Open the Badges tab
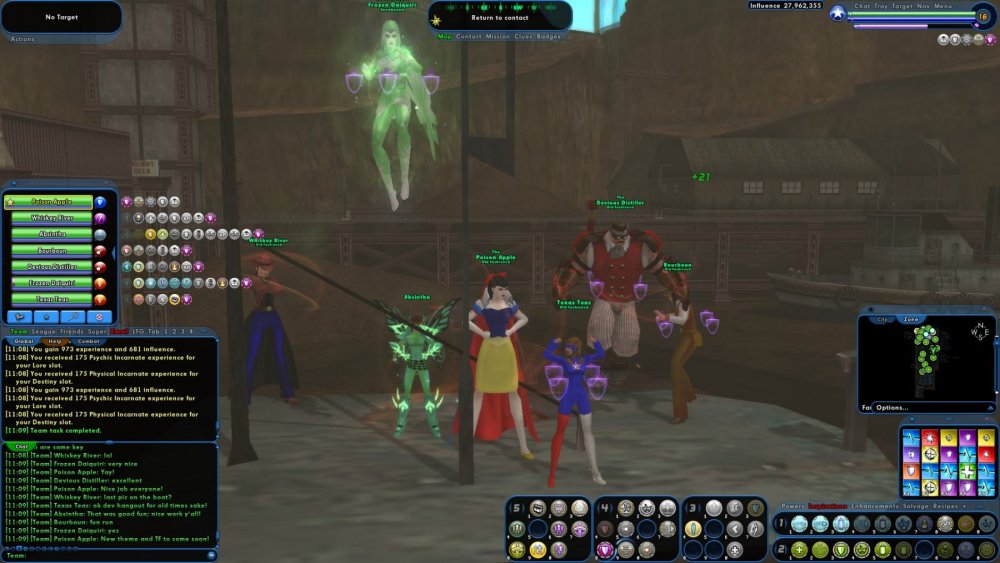The width and height of the screenshot is (1000, 563). pos(549,36)
